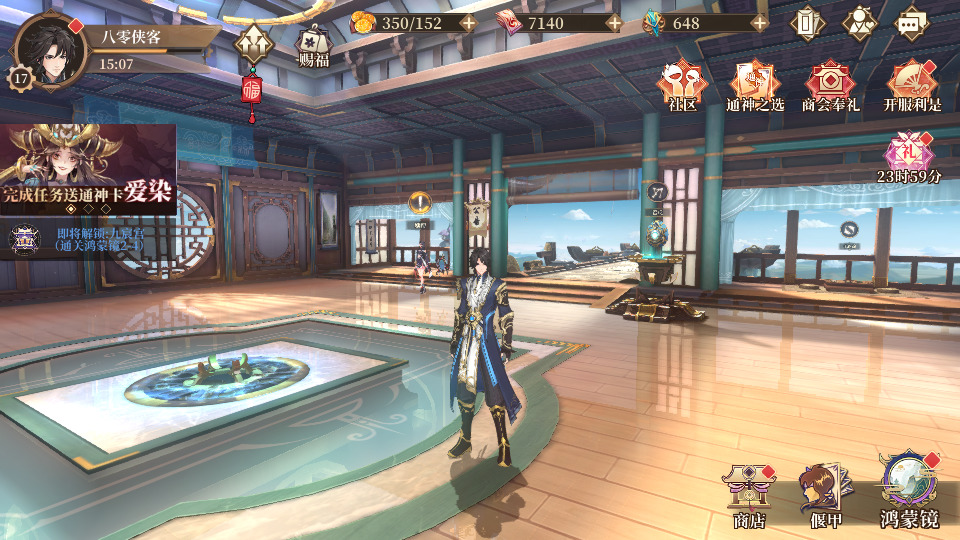Tap the upward arrows upgrade icon
This screenshot has height=540, width=960.
coord(251,44)
